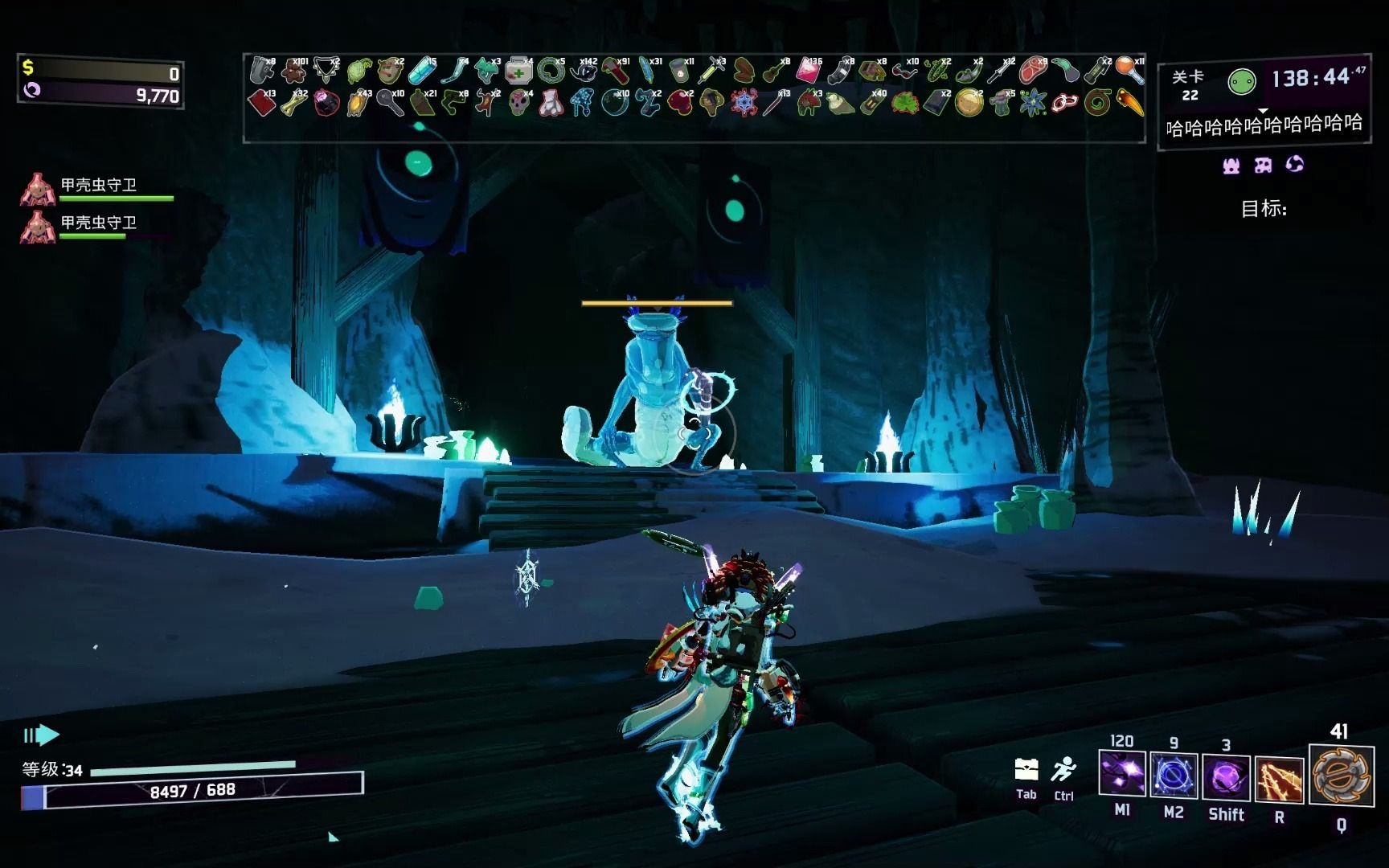
Task: Toggle the sprint runner icon
Action: coord(1063,770)
